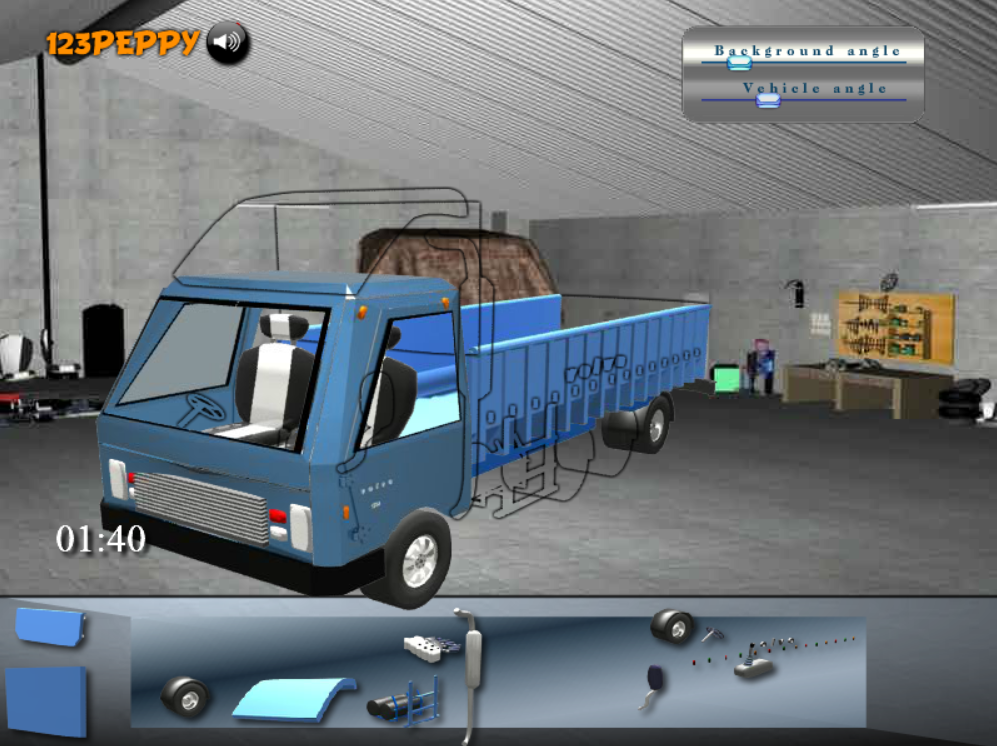The width and height of the screenshot is (997, 746).
Task: Select the wheel on the tray's right side
Action: (673, 627)
